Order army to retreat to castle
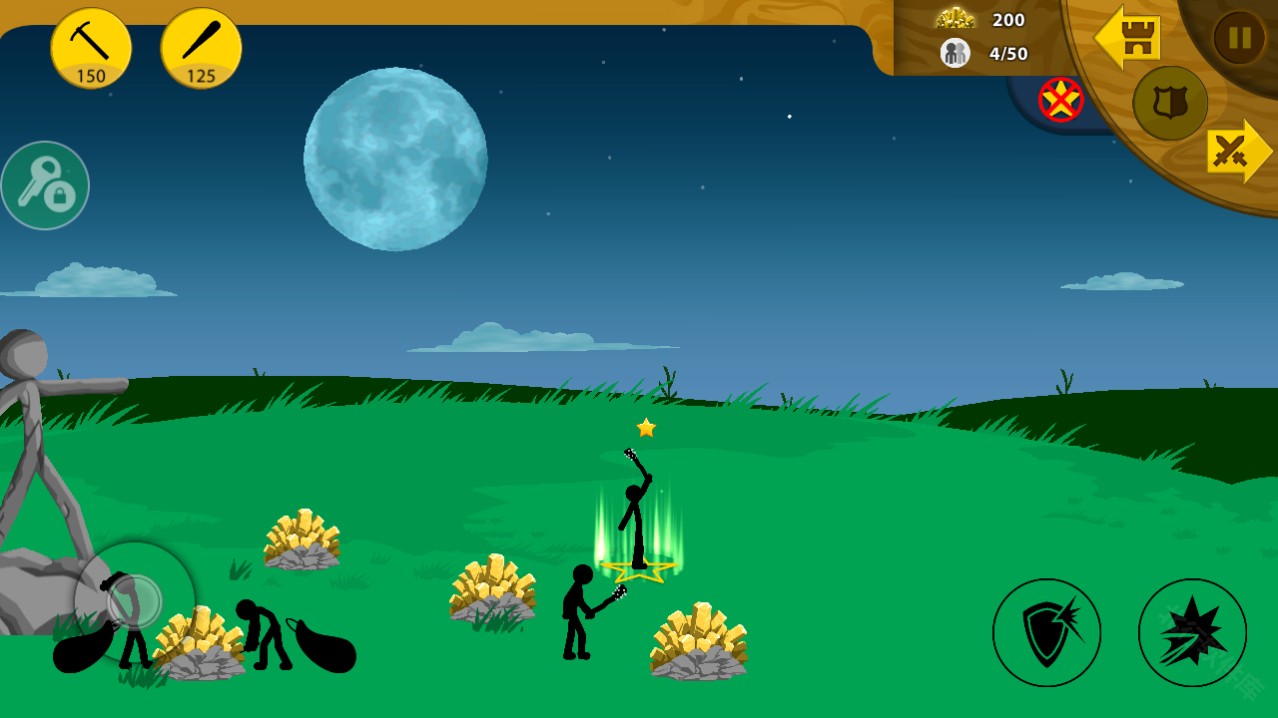This screenshot has width=1278, height=718. (1128, 38)
